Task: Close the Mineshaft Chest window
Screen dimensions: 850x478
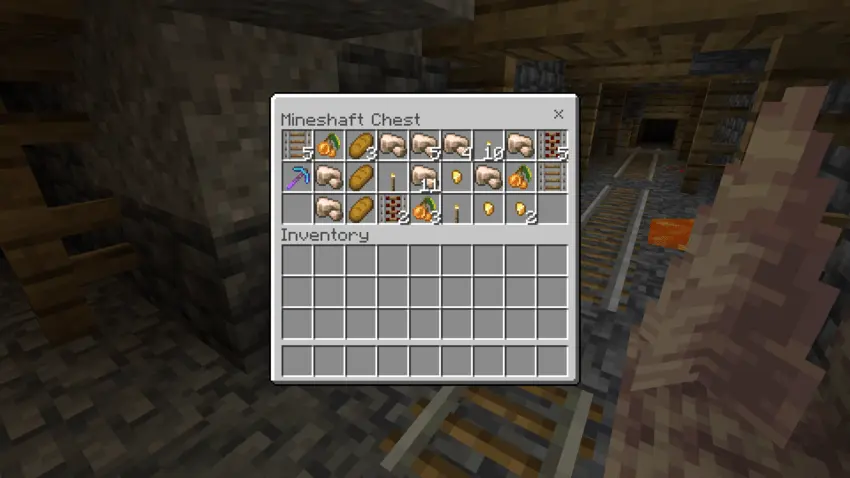Action: point(558,114)
